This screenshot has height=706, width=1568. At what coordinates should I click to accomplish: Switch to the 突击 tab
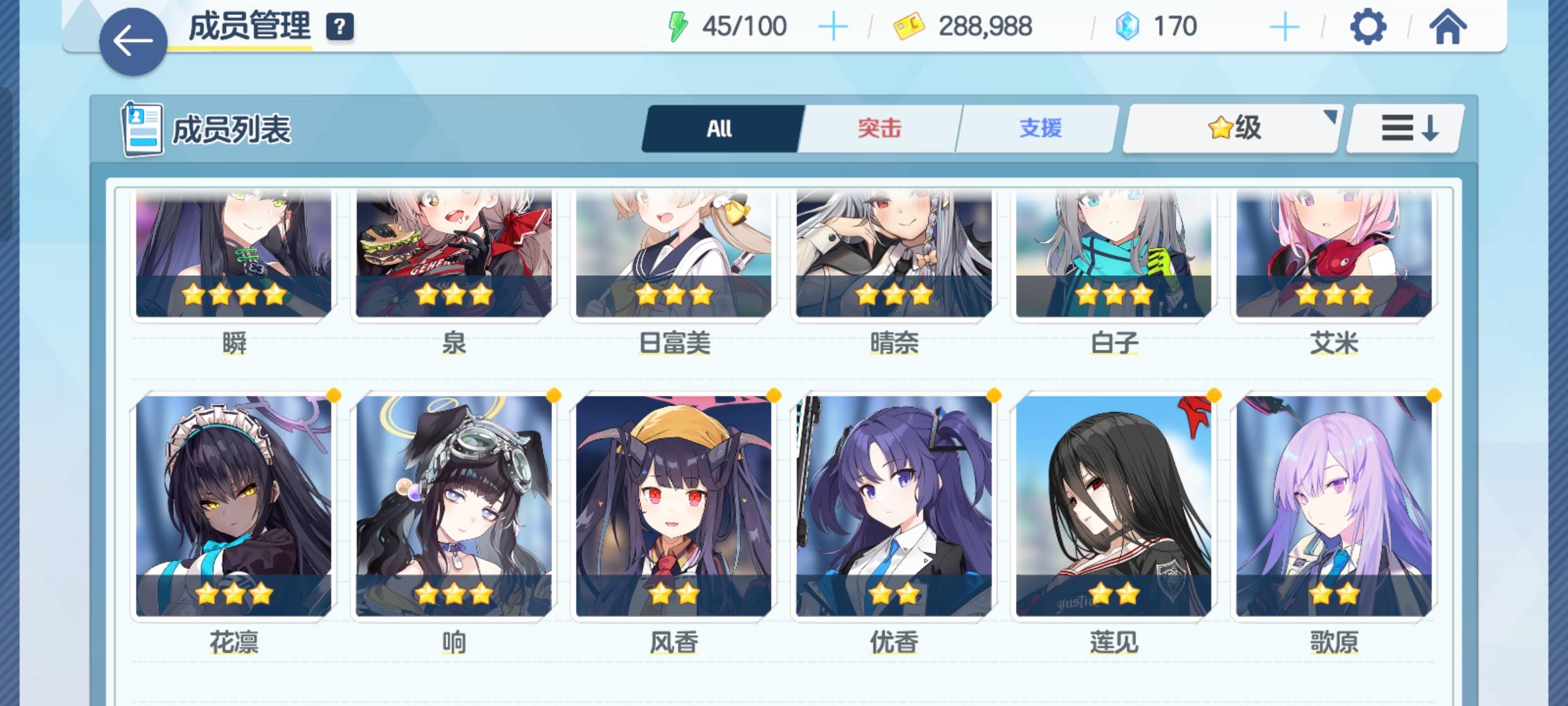(x=879, y=129)
